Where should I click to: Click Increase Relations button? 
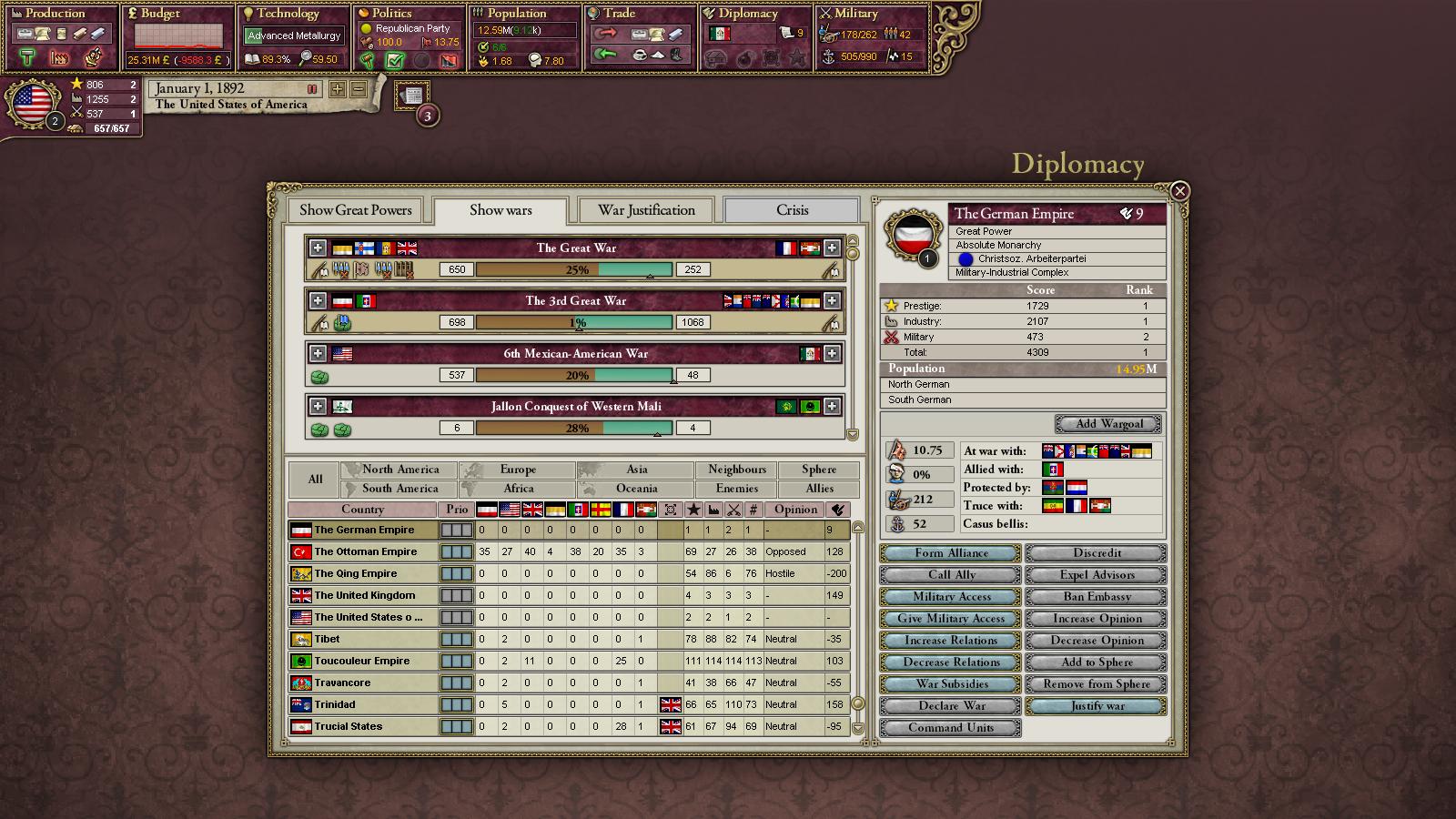click(950, 641)
